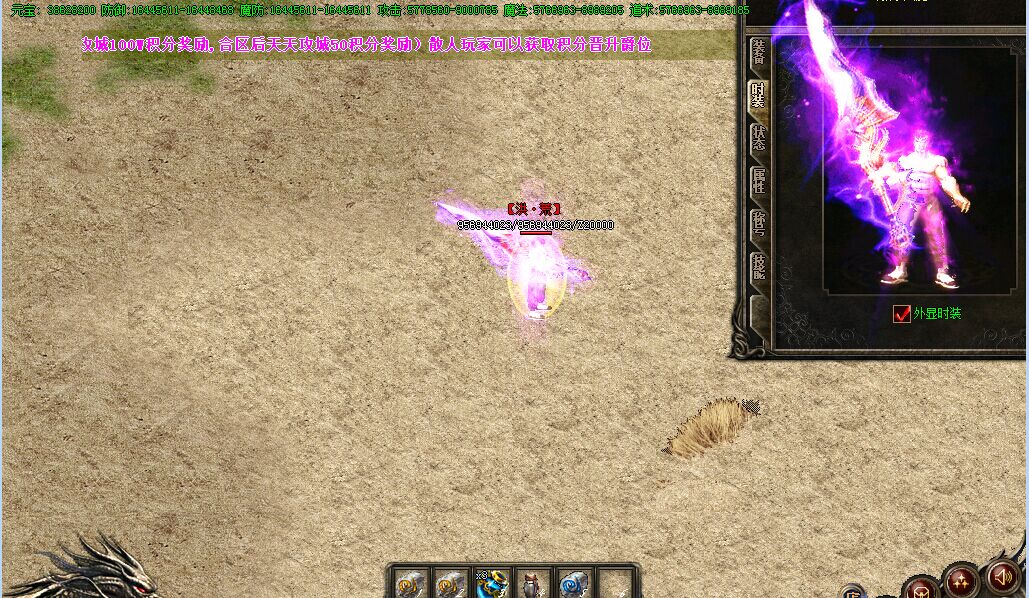Switch to the 装备 (Equipment) tab
This screenshot has height=598, width=1029.
[x=759, y=52]
